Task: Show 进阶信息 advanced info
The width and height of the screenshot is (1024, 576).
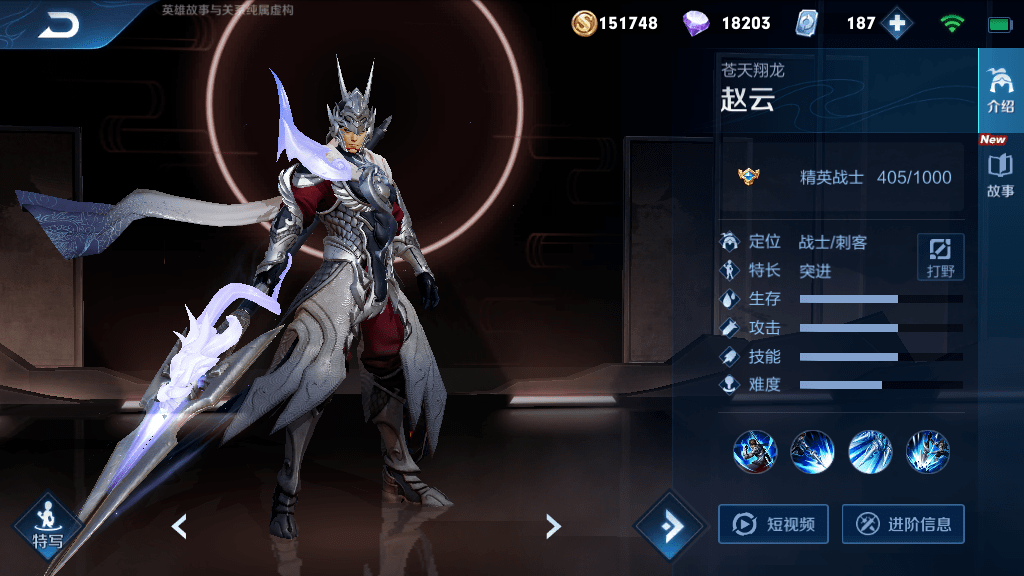Action: pos(903,524)
